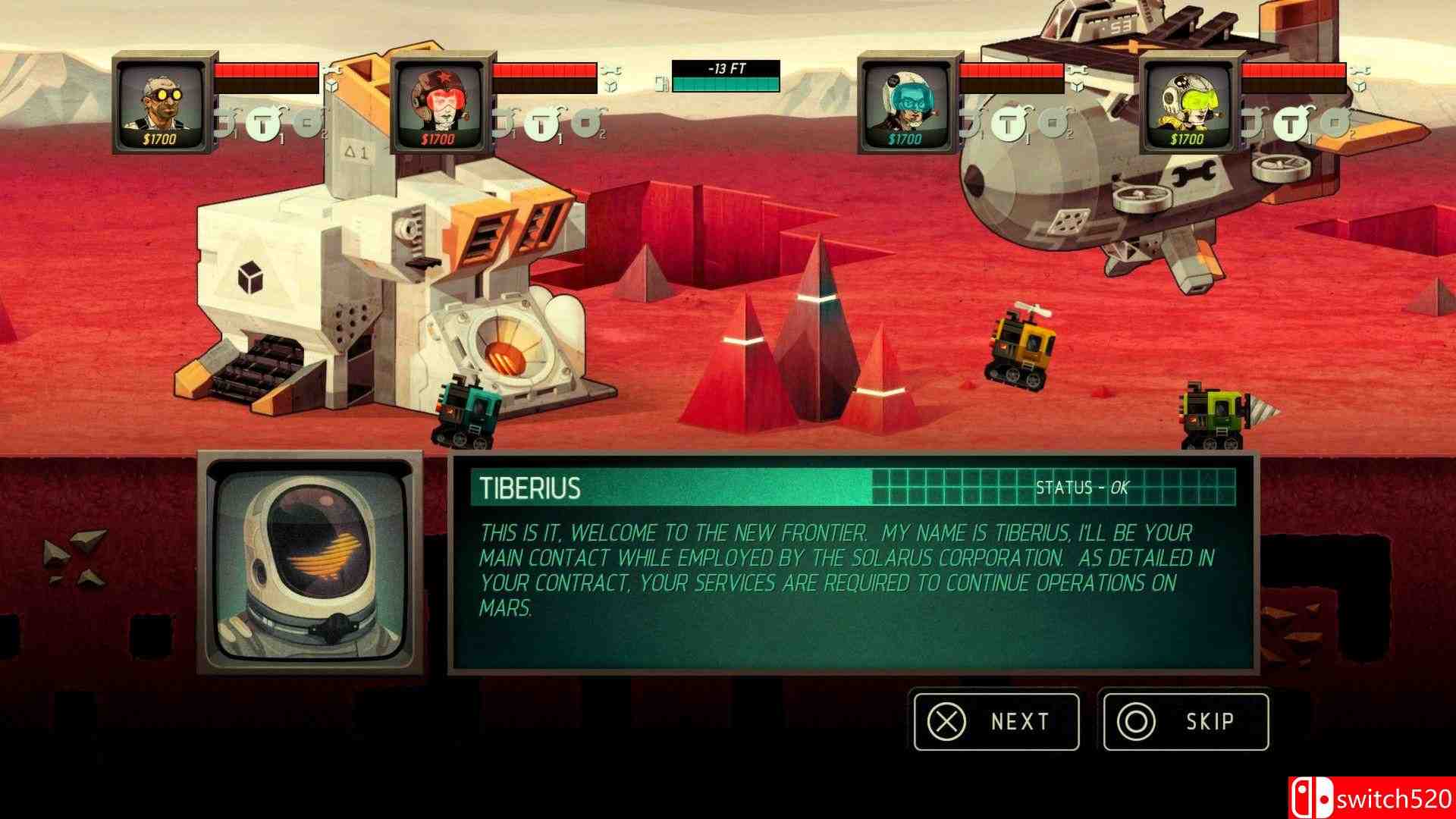Viewport: 1456px width, 819px height.
Task: Choose the teal-helmeted player portrait
Action: 906,104
